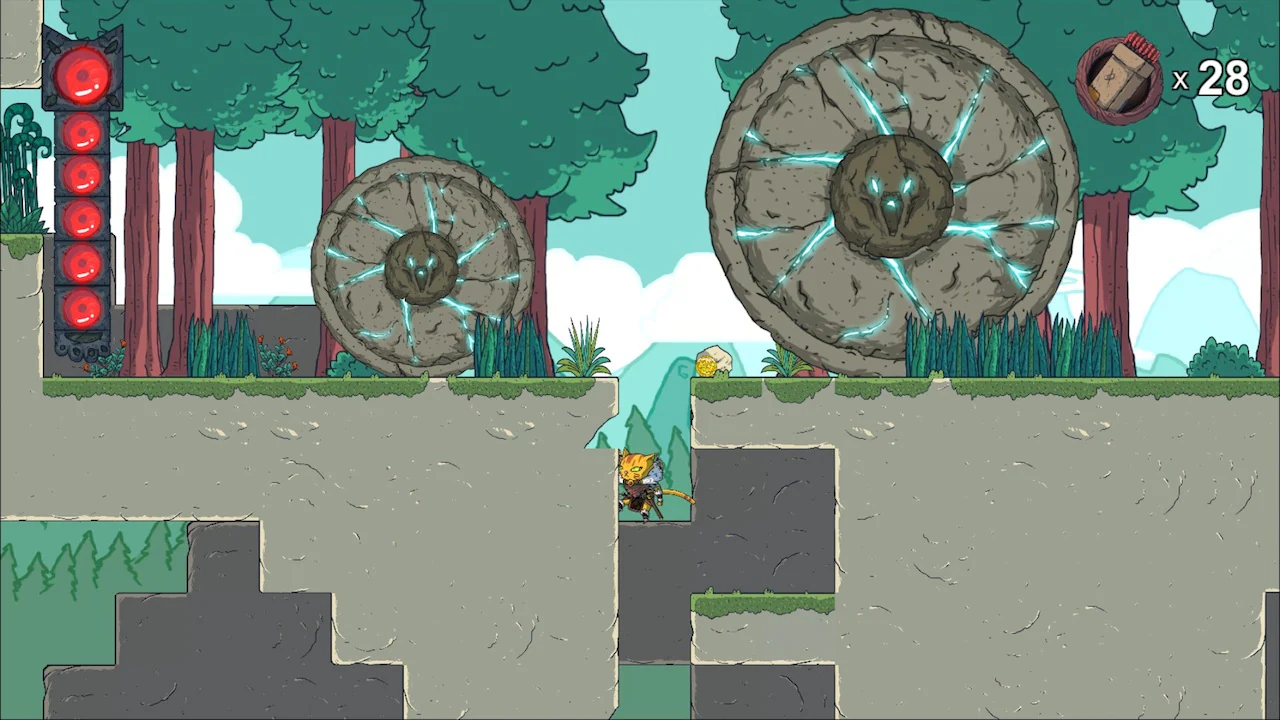The width and height of the screenshot is (1280, 720).
Task: Toggle the smaller rune wheel on the left
Action: tap(420, 265)
